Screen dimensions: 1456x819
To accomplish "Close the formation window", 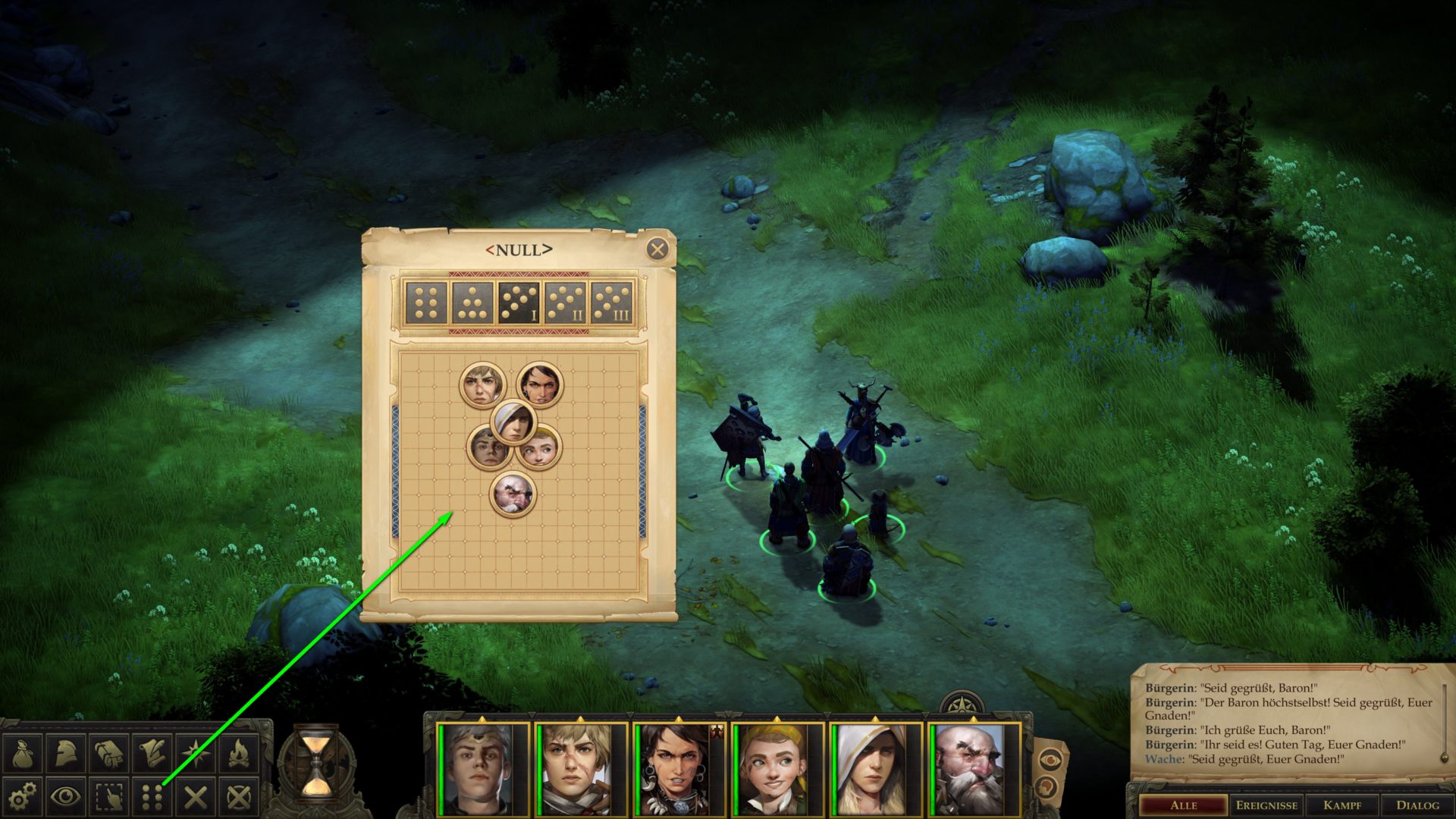I will pos(657,249).
